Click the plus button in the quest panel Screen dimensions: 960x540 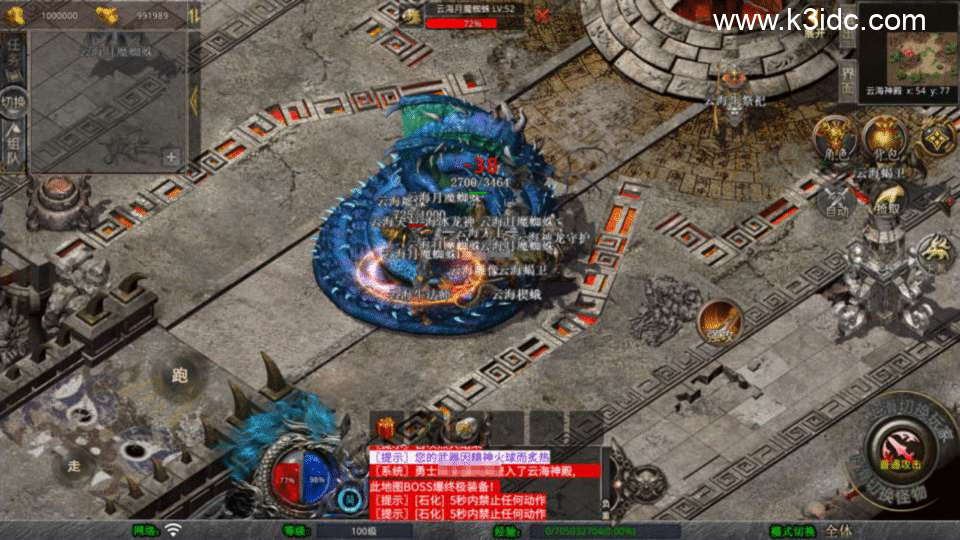171,156
